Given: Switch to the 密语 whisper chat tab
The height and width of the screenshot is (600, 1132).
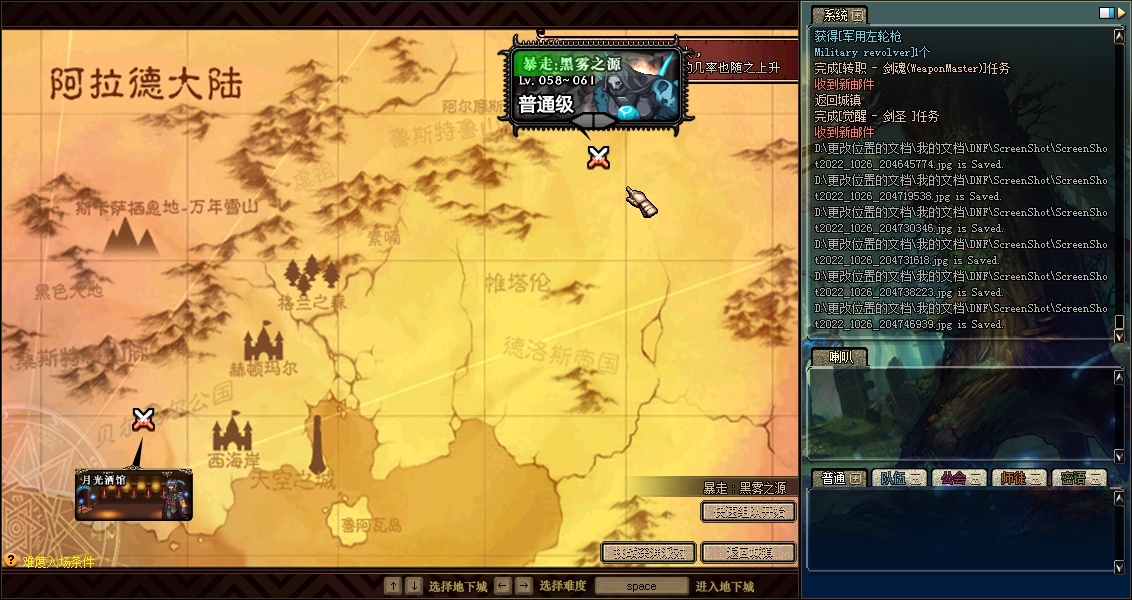Looking at the screenshot, I should click(x=1078, y=478).
